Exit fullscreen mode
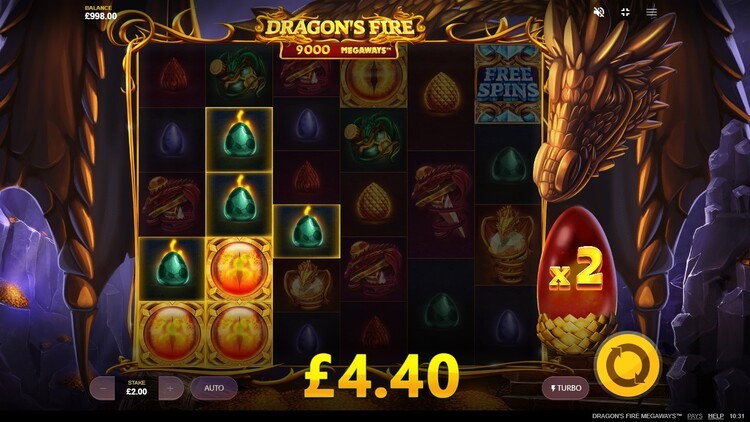This screenshot has height=422, width=750. [x=626, y=12]
